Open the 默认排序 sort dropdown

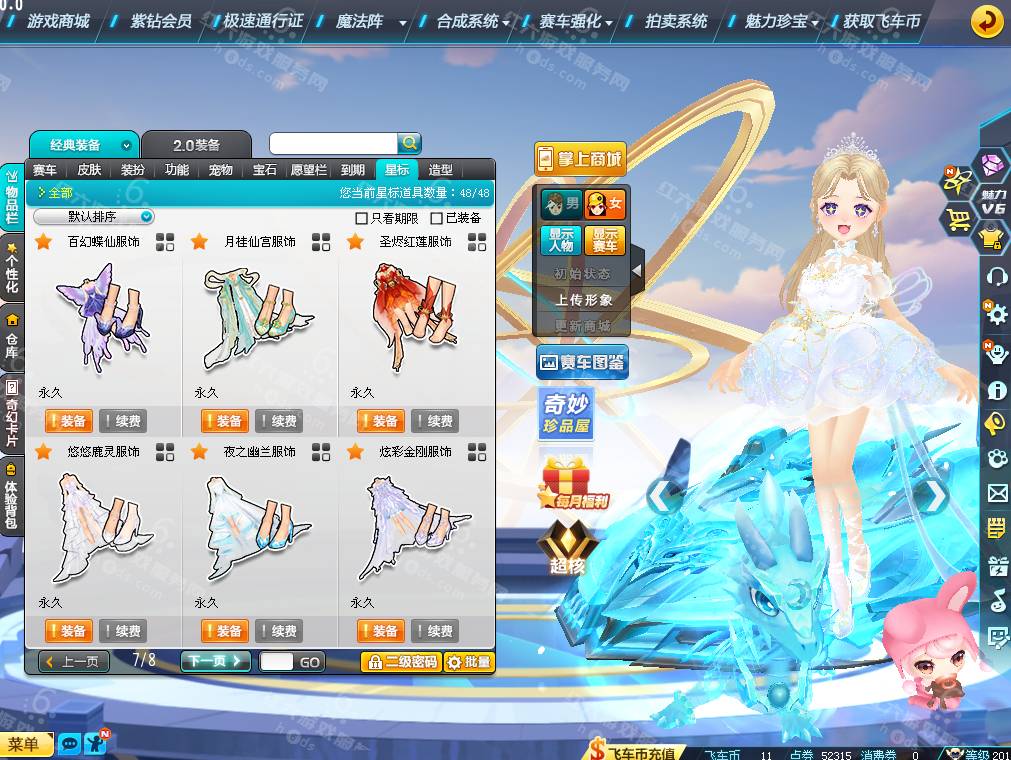click(94, 217)
